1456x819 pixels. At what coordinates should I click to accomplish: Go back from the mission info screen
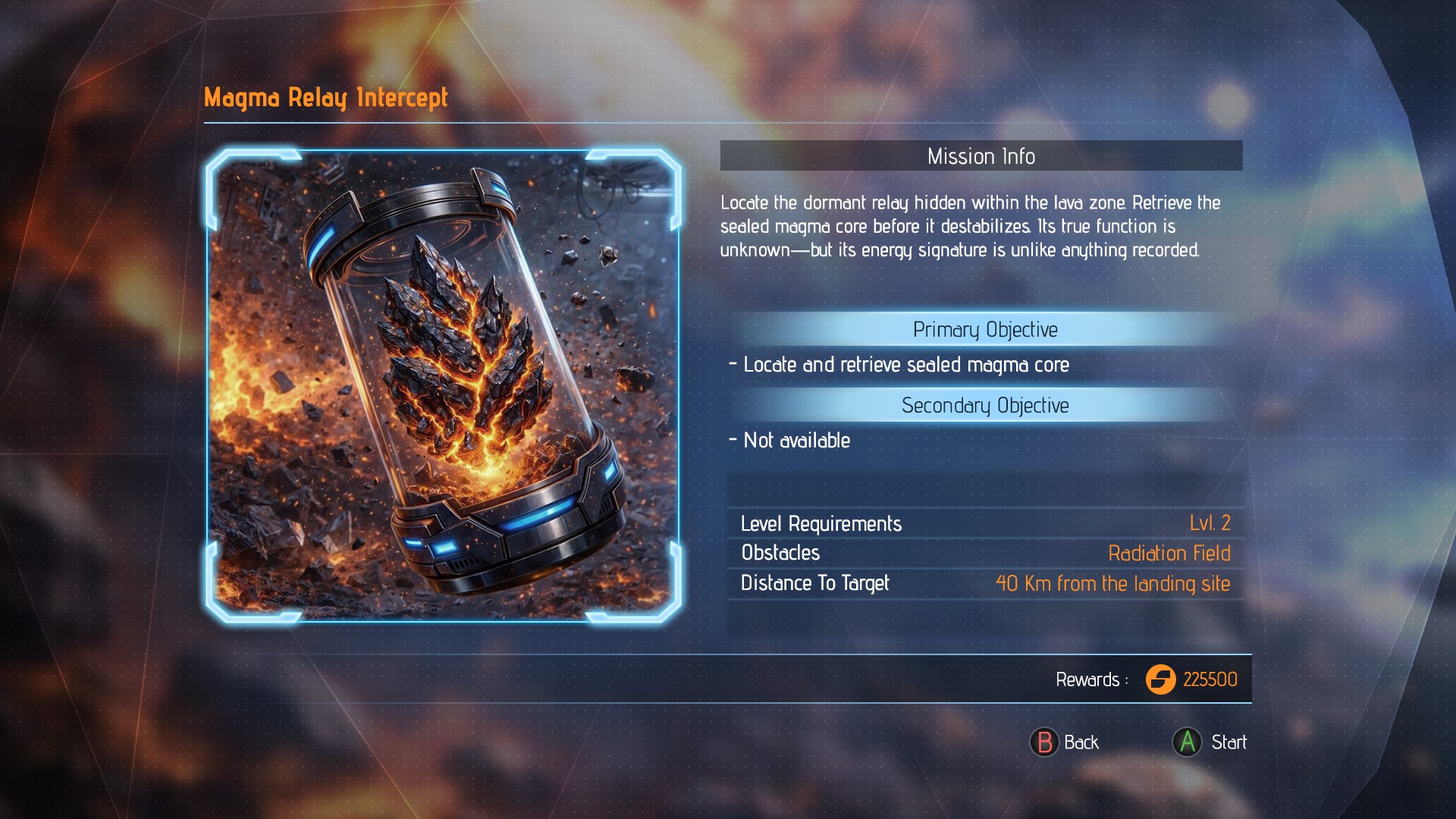point(1065,742)
